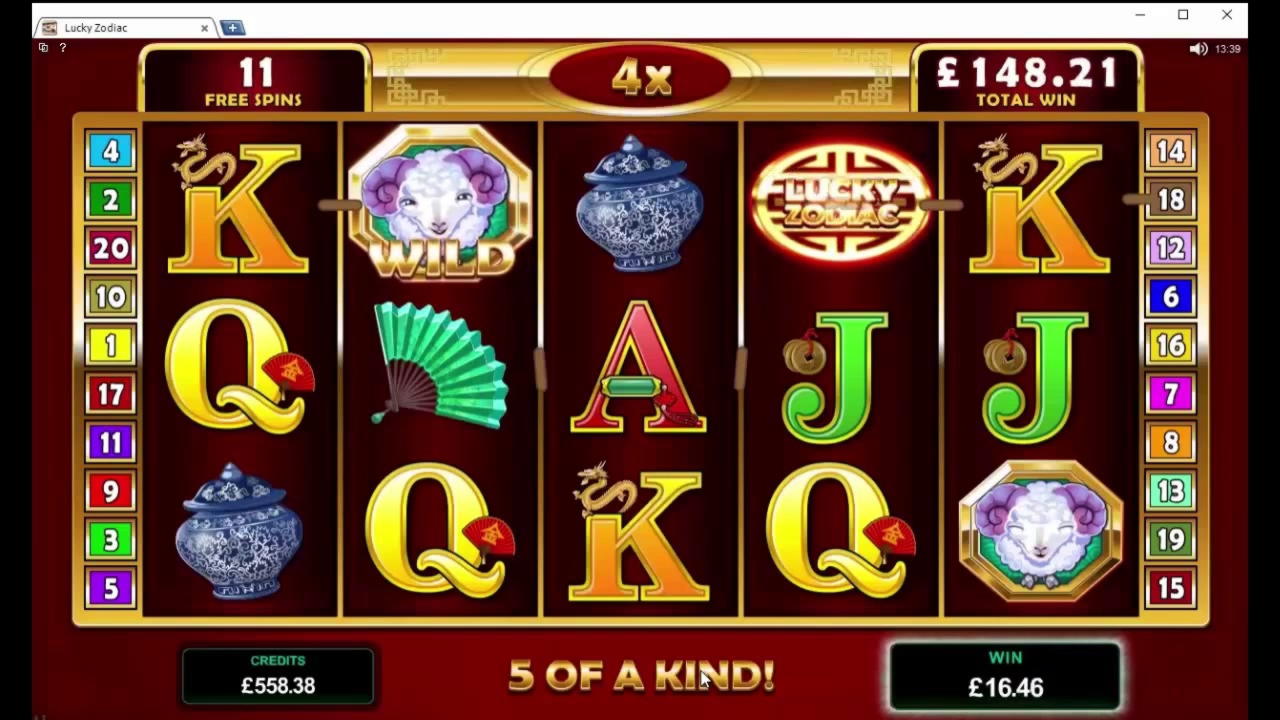Click the 4x multiplier badge
Viewport: 1280px width, 720px height.
click(x=640, y=78)
